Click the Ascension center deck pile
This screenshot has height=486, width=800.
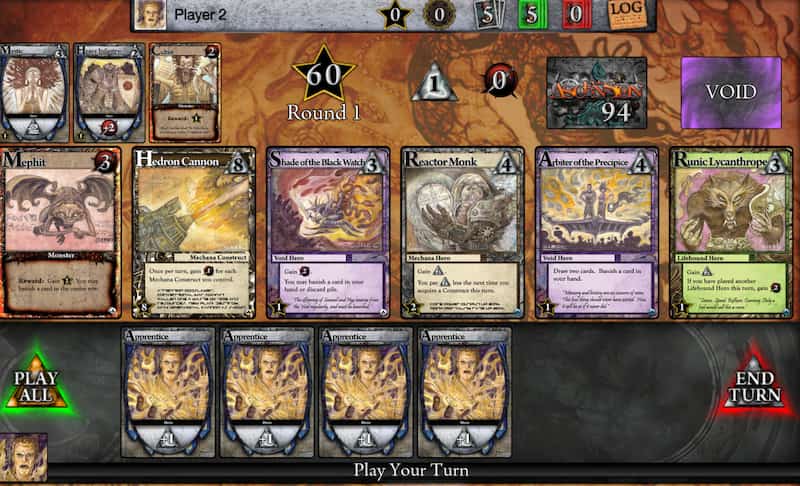pos(596,92)
